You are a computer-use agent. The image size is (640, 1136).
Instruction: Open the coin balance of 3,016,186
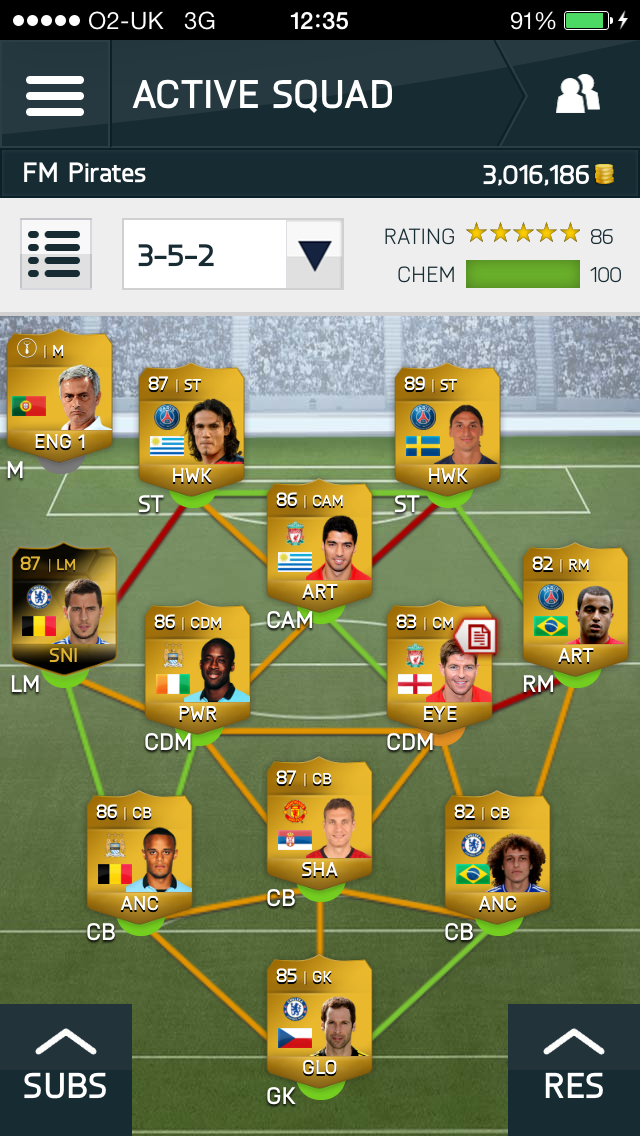click(547, 175)
